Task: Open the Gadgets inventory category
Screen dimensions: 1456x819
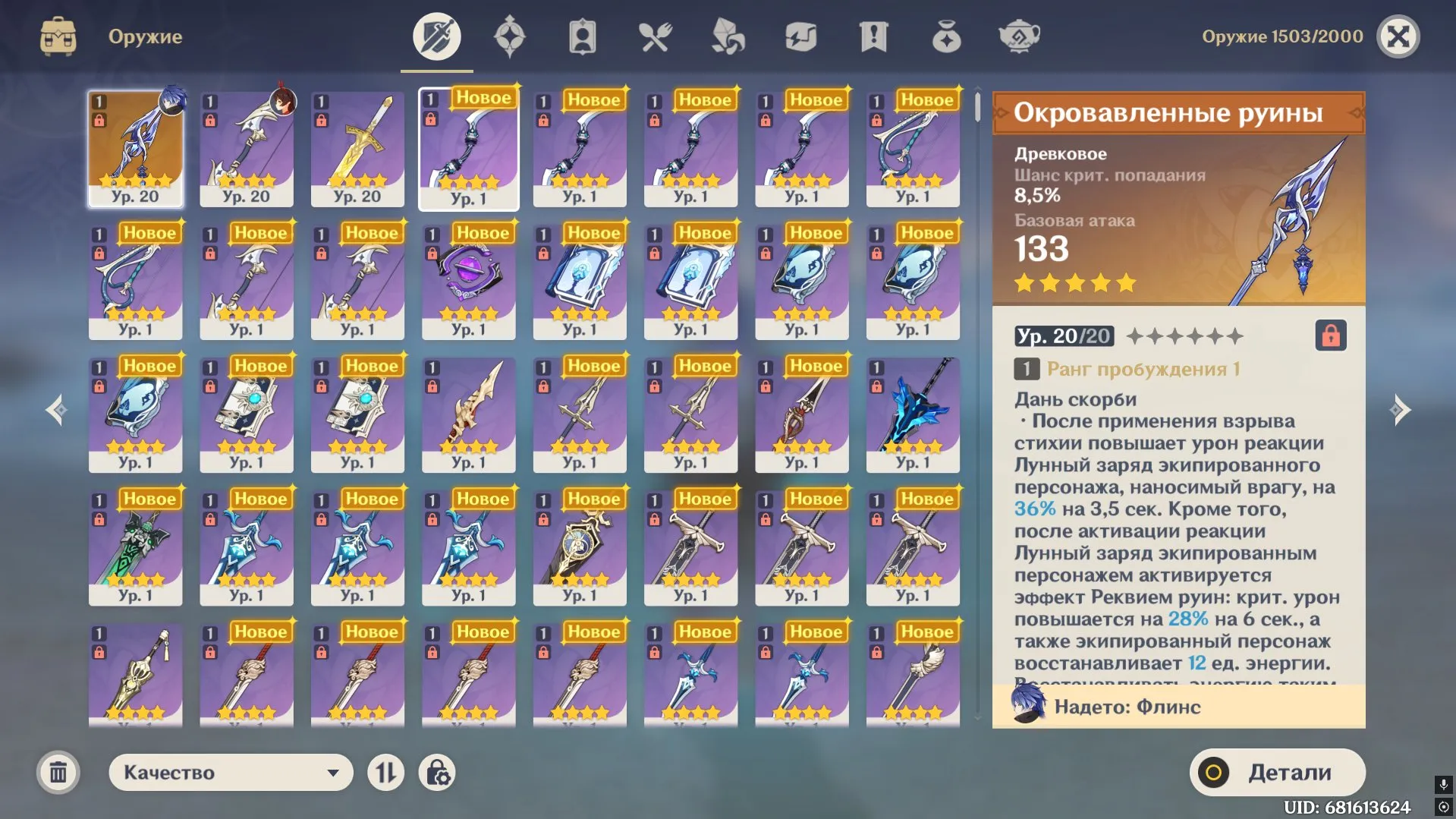Action: [799, 36]
